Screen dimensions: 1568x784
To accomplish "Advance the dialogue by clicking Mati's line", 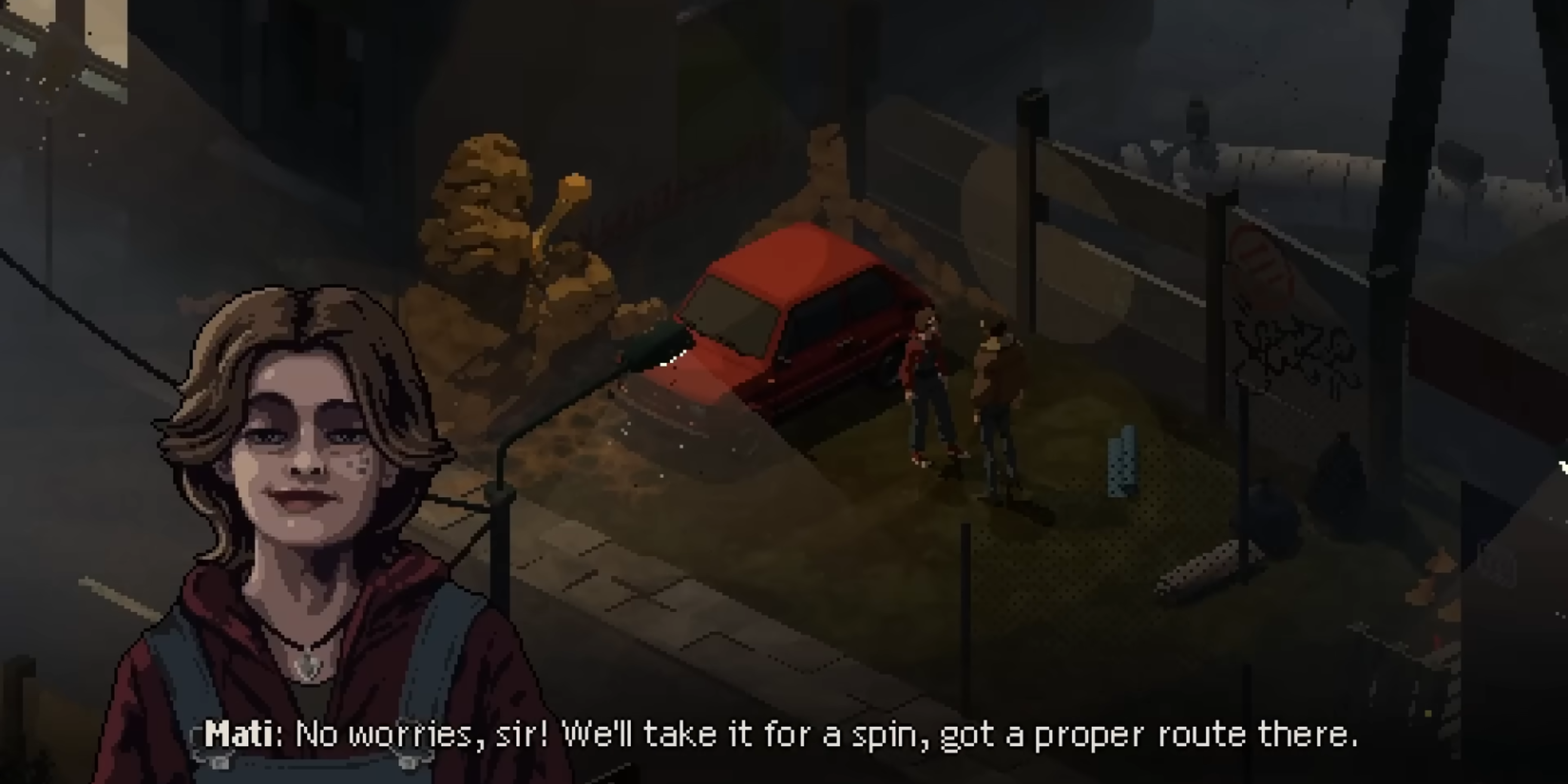I will [779, 734].
